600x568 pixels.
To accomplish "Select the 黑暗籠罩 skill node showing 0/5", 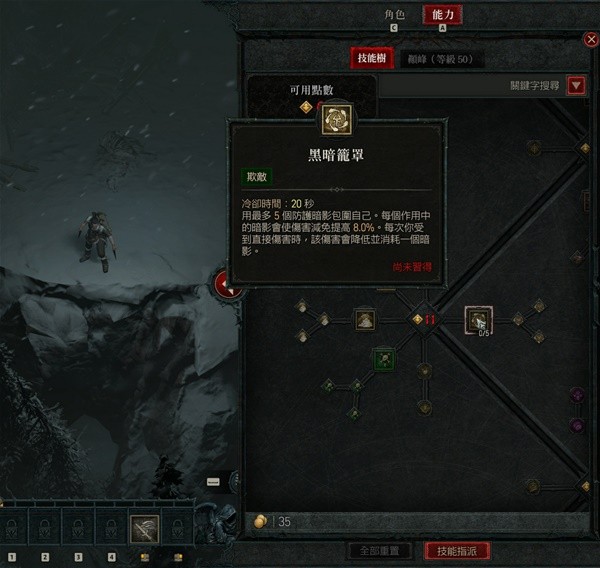I will tap(479, 320).
